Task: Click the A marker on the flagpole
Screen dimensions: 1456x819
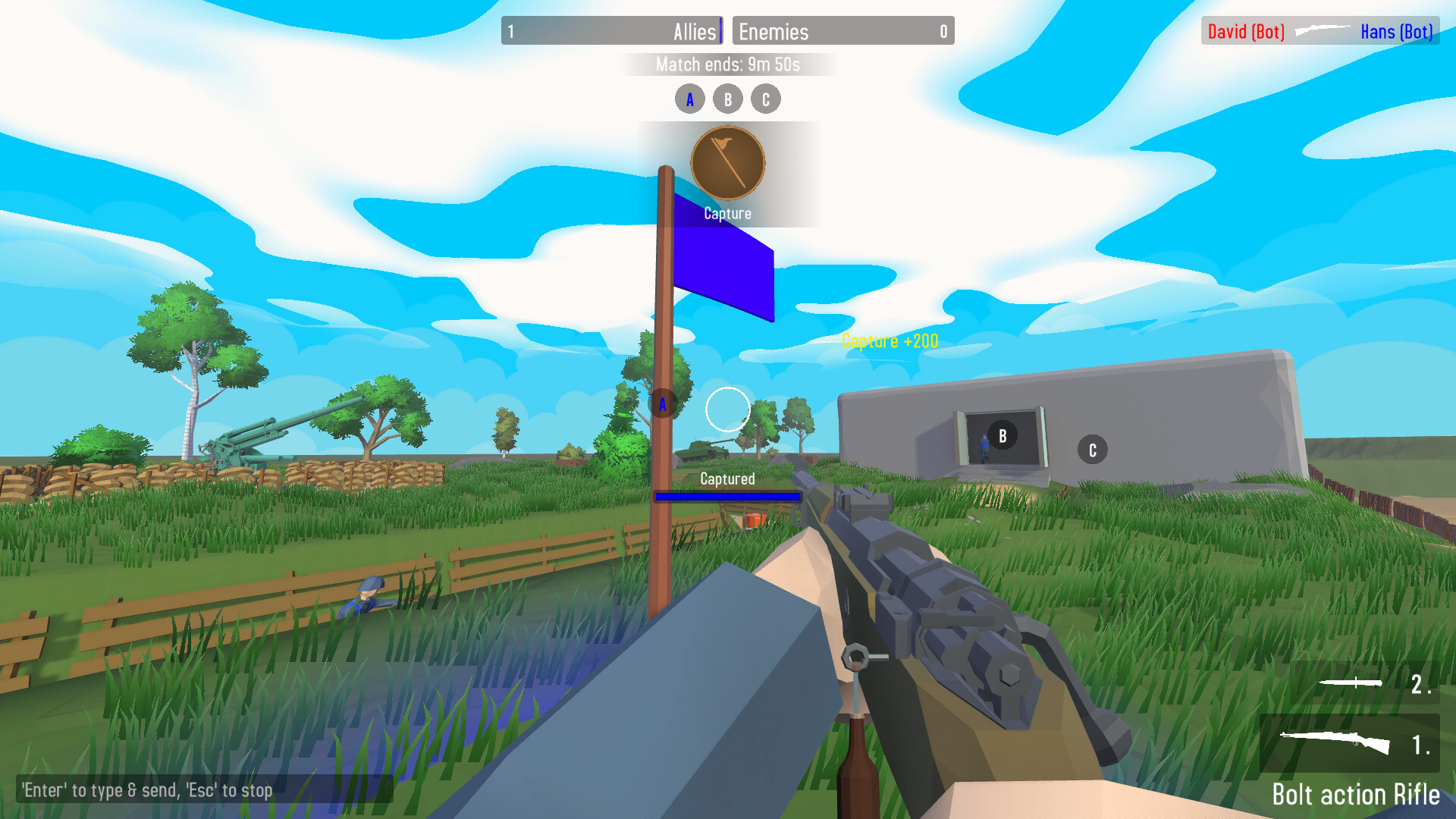Action: [664, 404]
